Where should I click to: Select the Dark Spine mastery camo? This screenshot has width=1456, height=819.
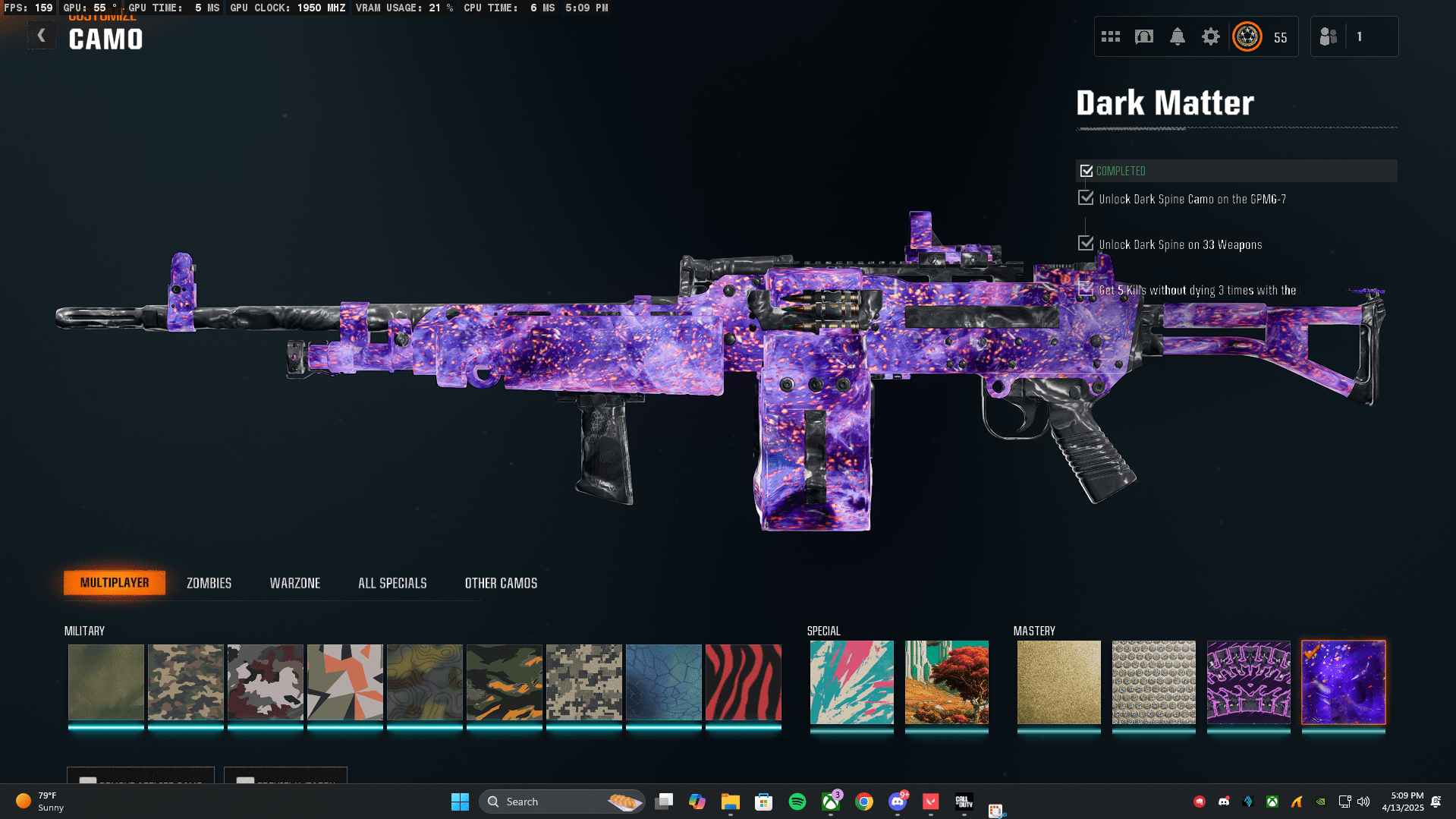tap(1248, 682)
